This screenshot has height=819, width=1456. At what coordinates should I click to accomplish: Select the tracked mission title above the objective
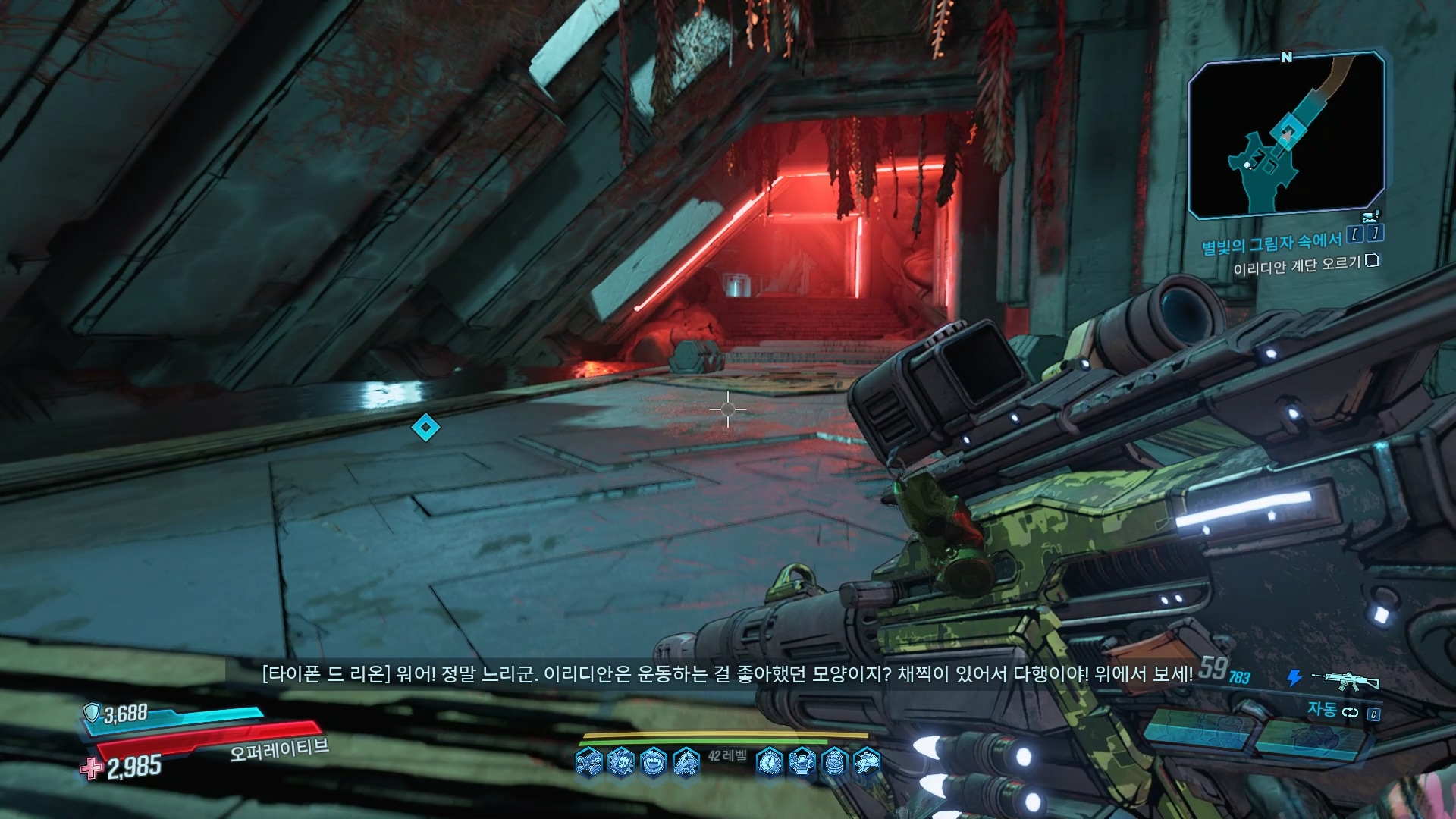(x=1271, y=243)
